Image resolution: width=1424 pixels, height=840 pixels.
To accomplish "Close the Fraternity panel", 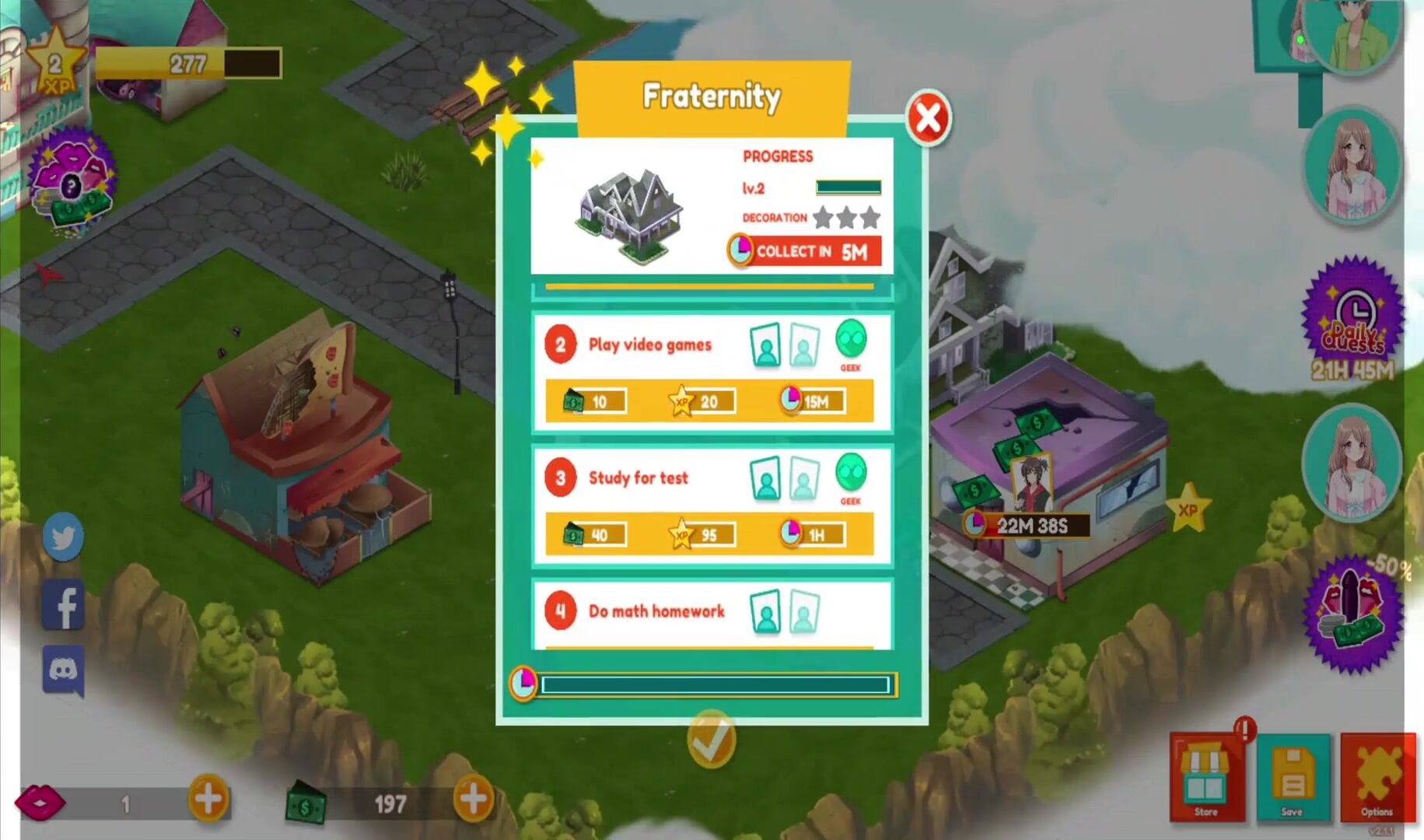I will [928, 119].
